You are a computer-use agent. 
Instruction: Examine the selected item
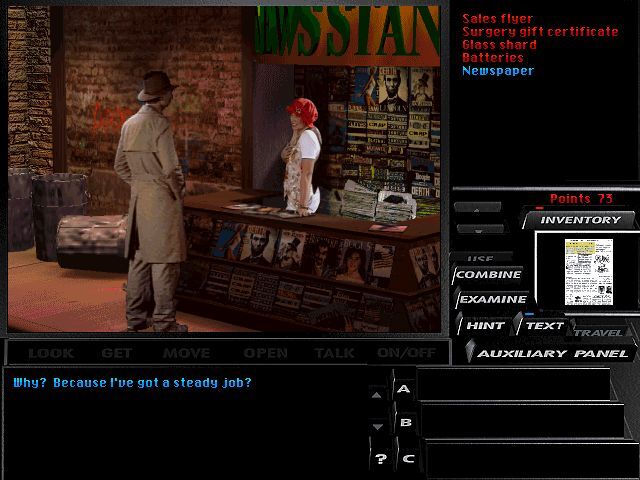point(492,299)
